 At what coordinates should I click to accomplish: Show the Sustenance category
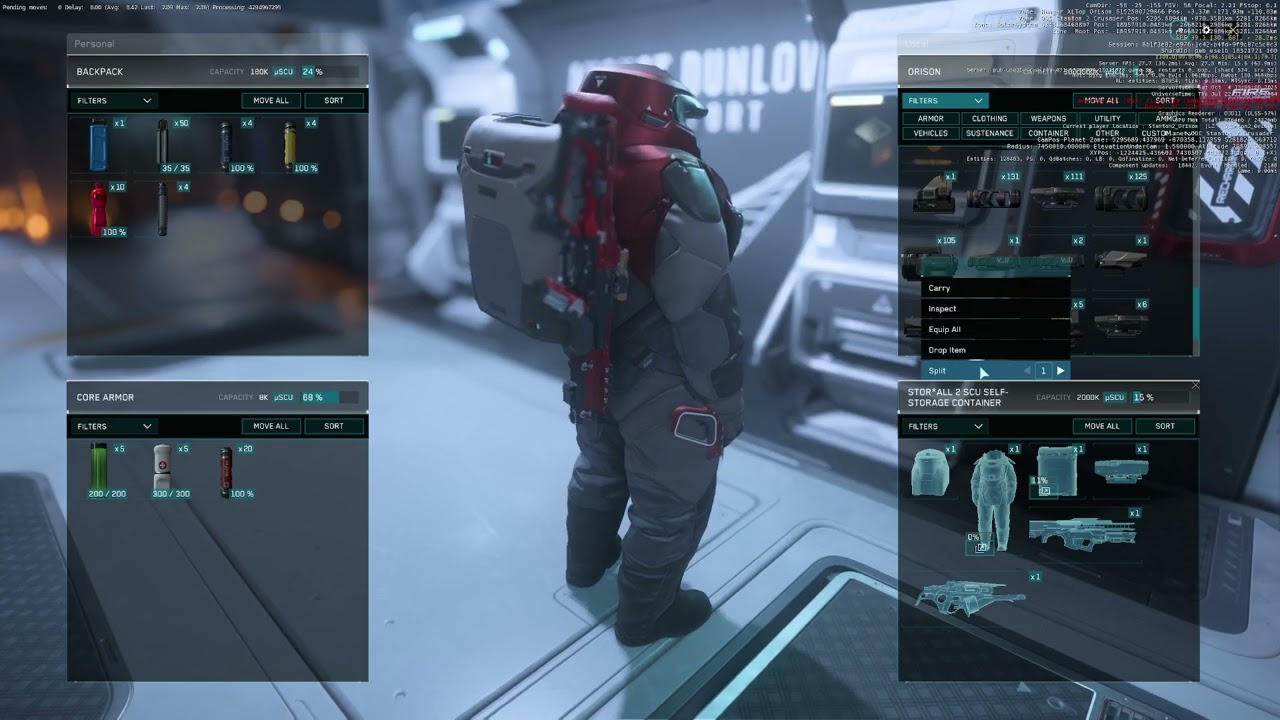(989, 133)
